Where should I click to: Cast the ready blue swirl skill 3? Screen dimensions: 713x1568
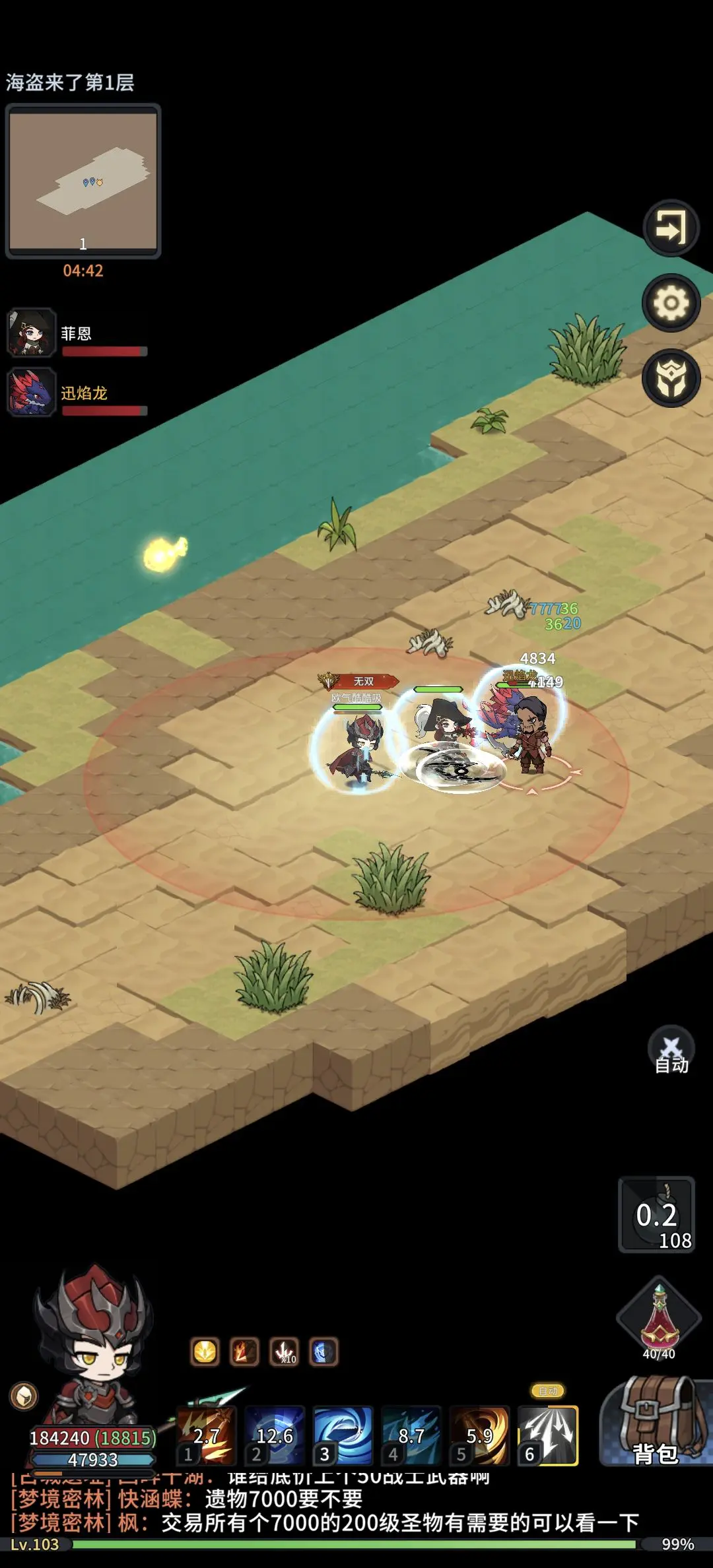pyautogui.click(x=343, y=1436)
